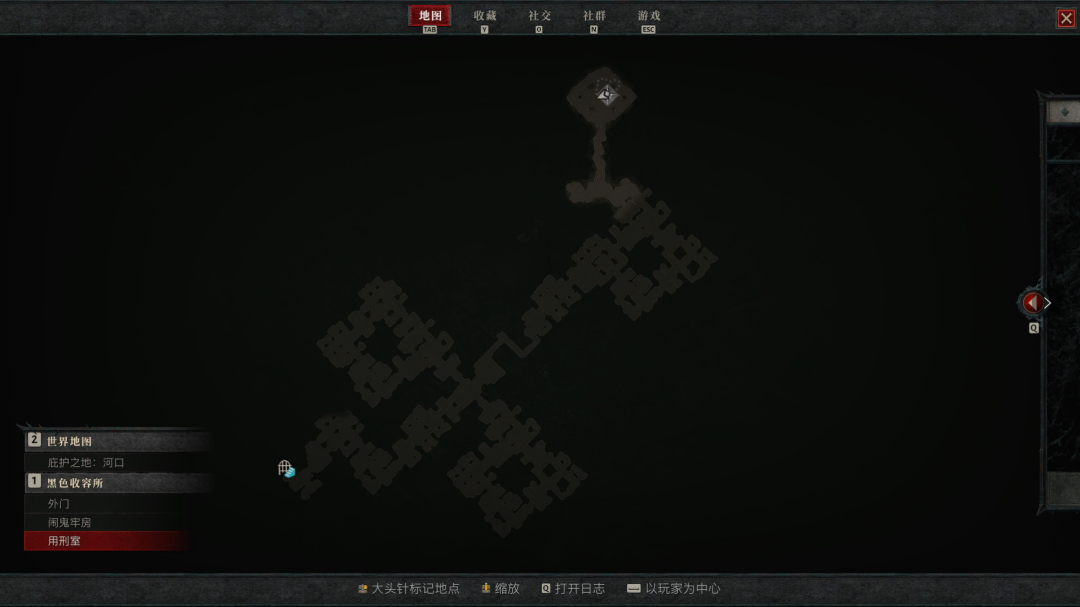
Task: Select the highlighted 用刑室 floor
Action: click(64, 541)
